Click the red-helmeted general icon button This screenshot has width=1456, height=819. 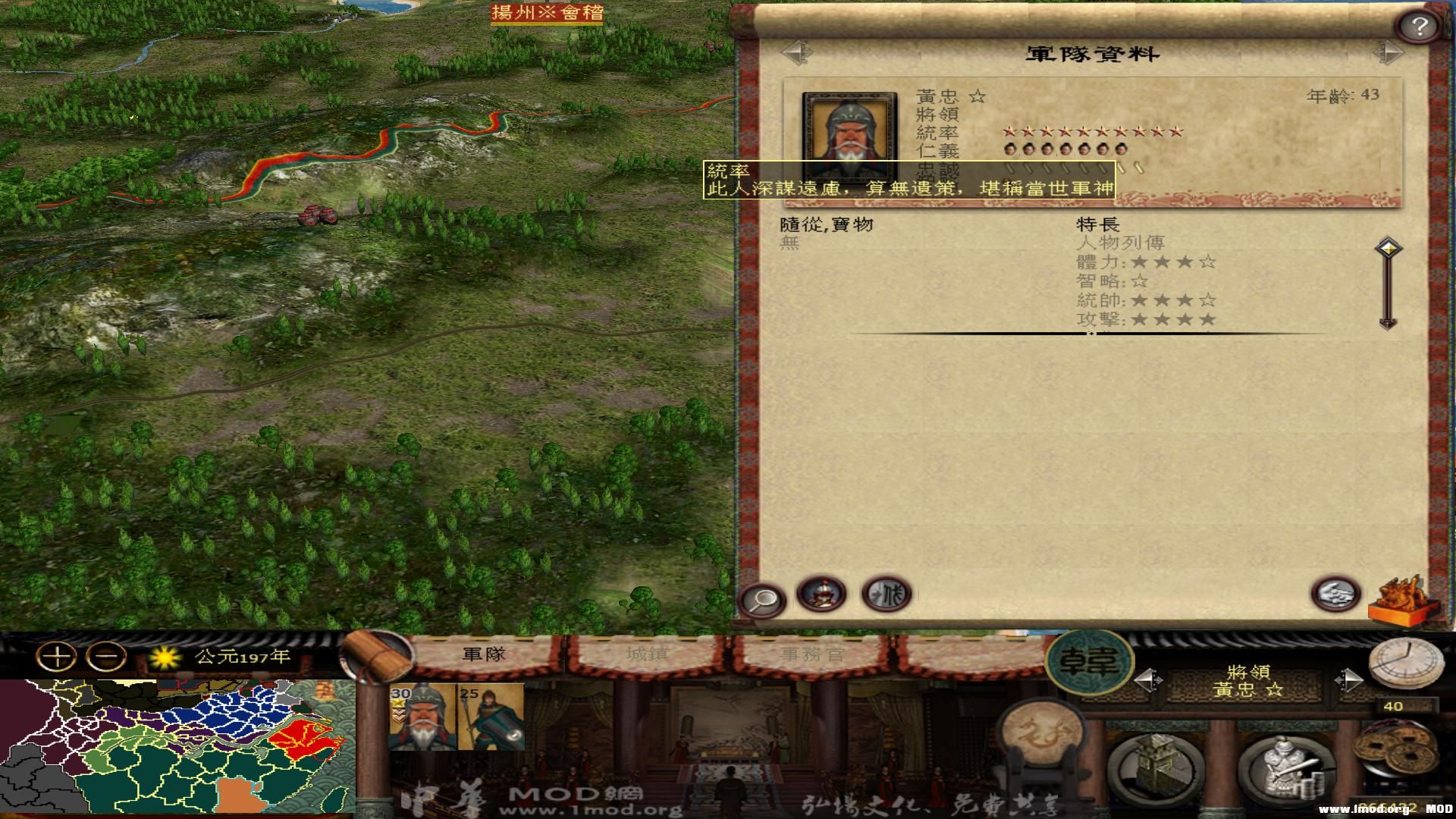tap(821, 594)
